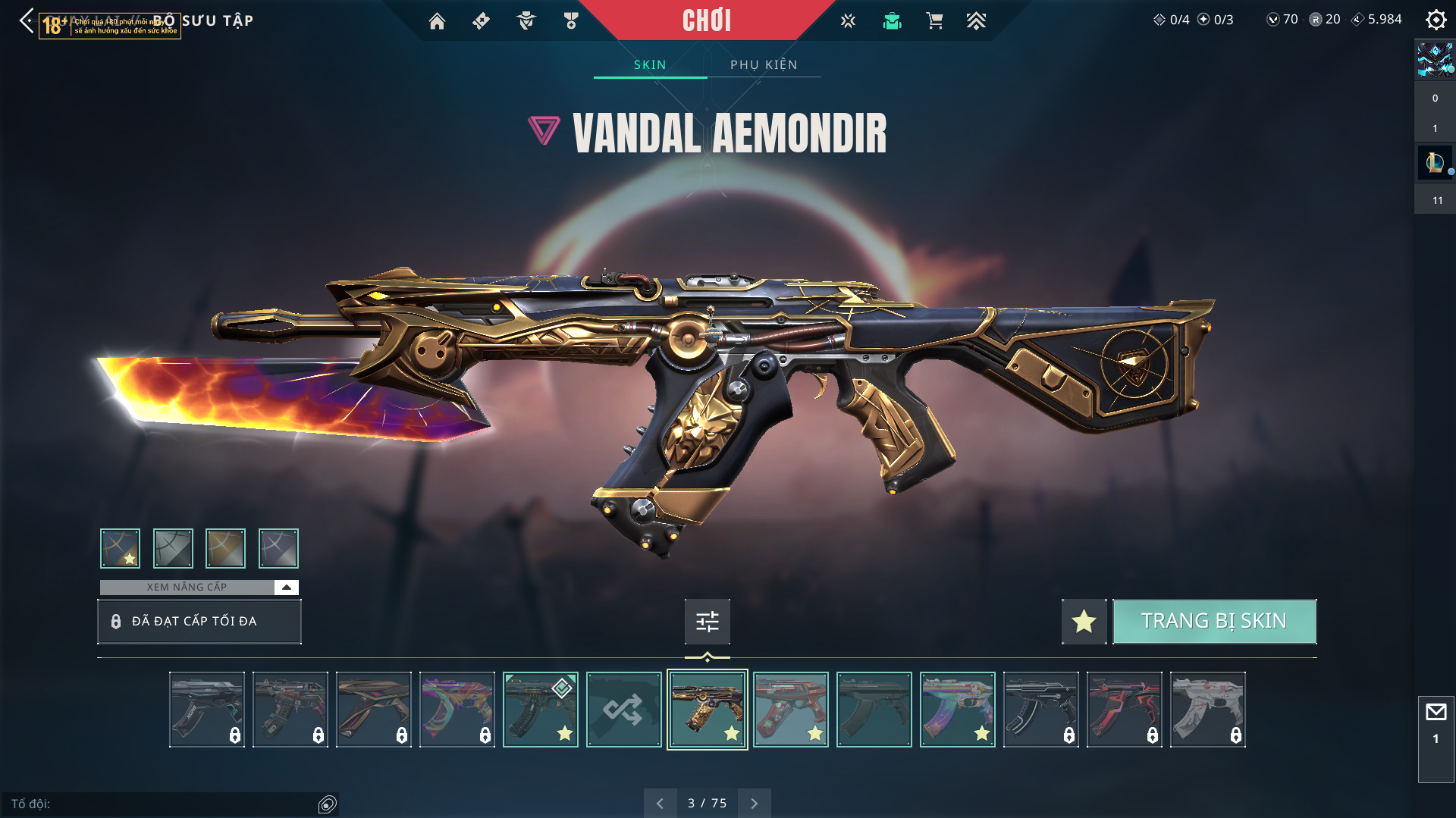Select the iridescent purple Vandal skin thumbnail
The height and width of the screenshot is (818, 1456).
pos(457,710)
